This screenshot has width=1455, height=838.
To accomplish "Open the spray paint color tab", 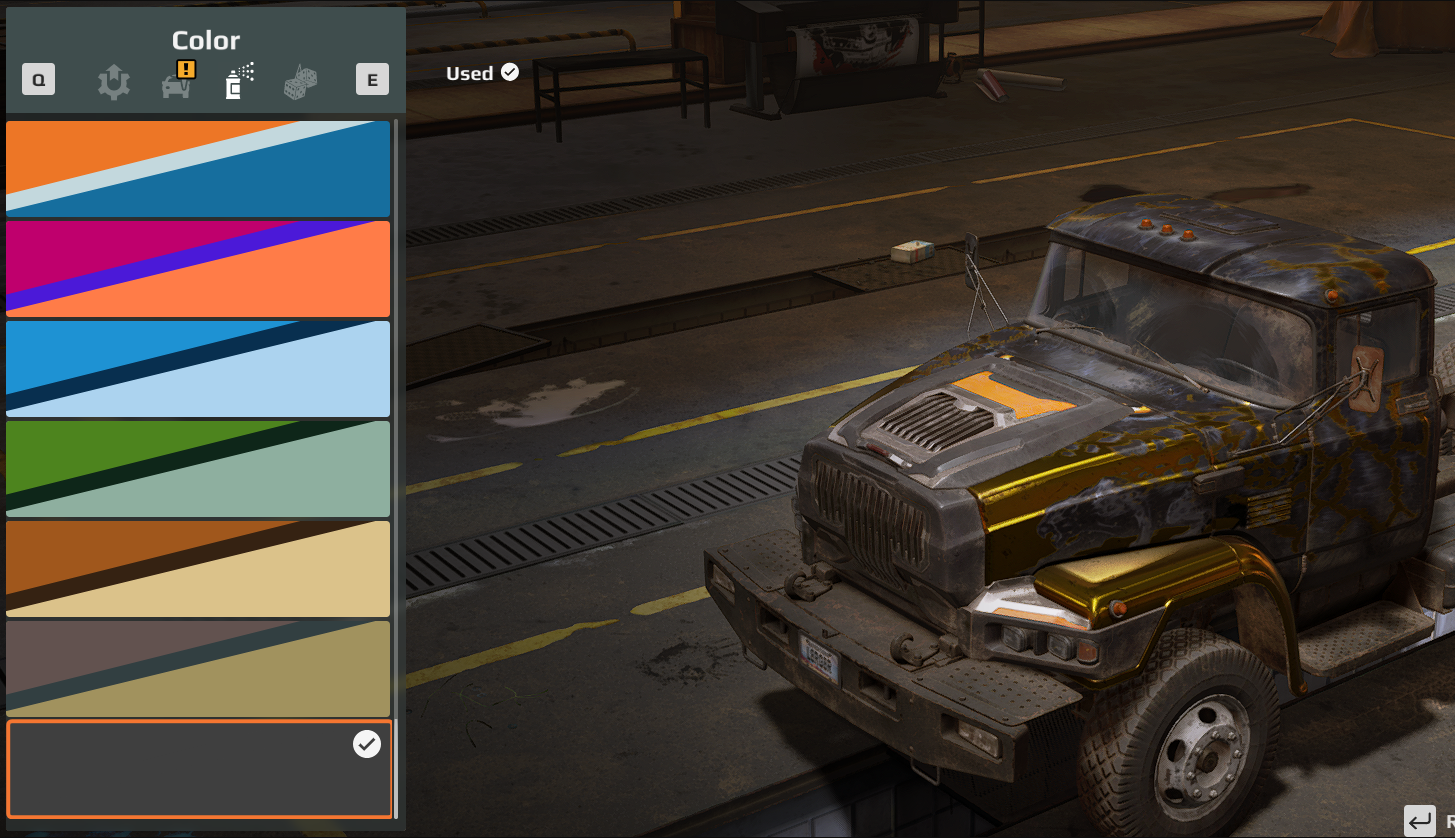I will tap(239, 82).
